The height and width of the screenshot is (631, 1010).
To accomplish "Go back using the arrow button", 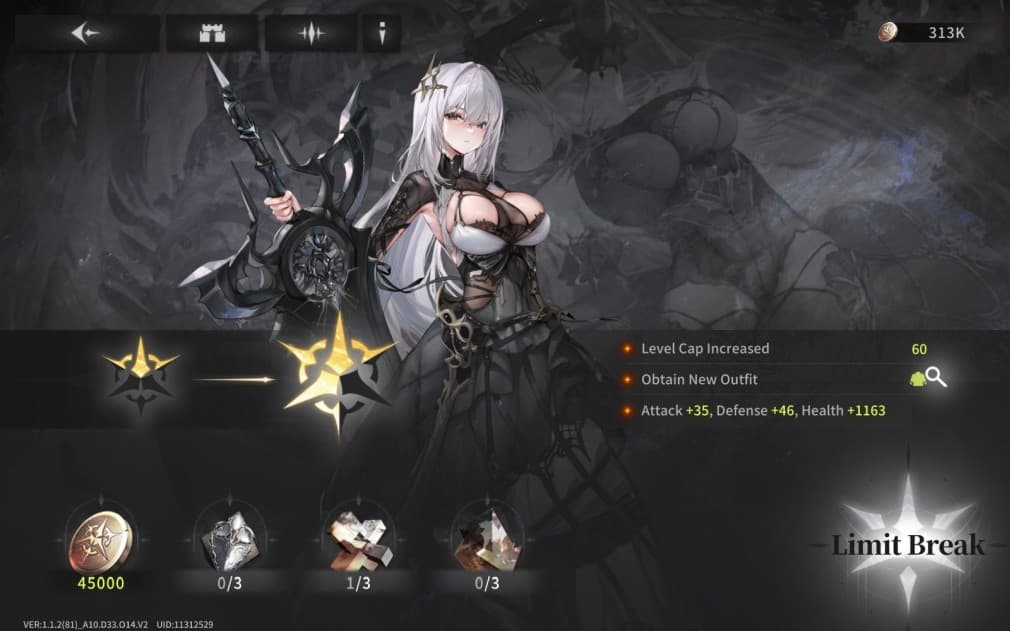I will click(86, 33).
